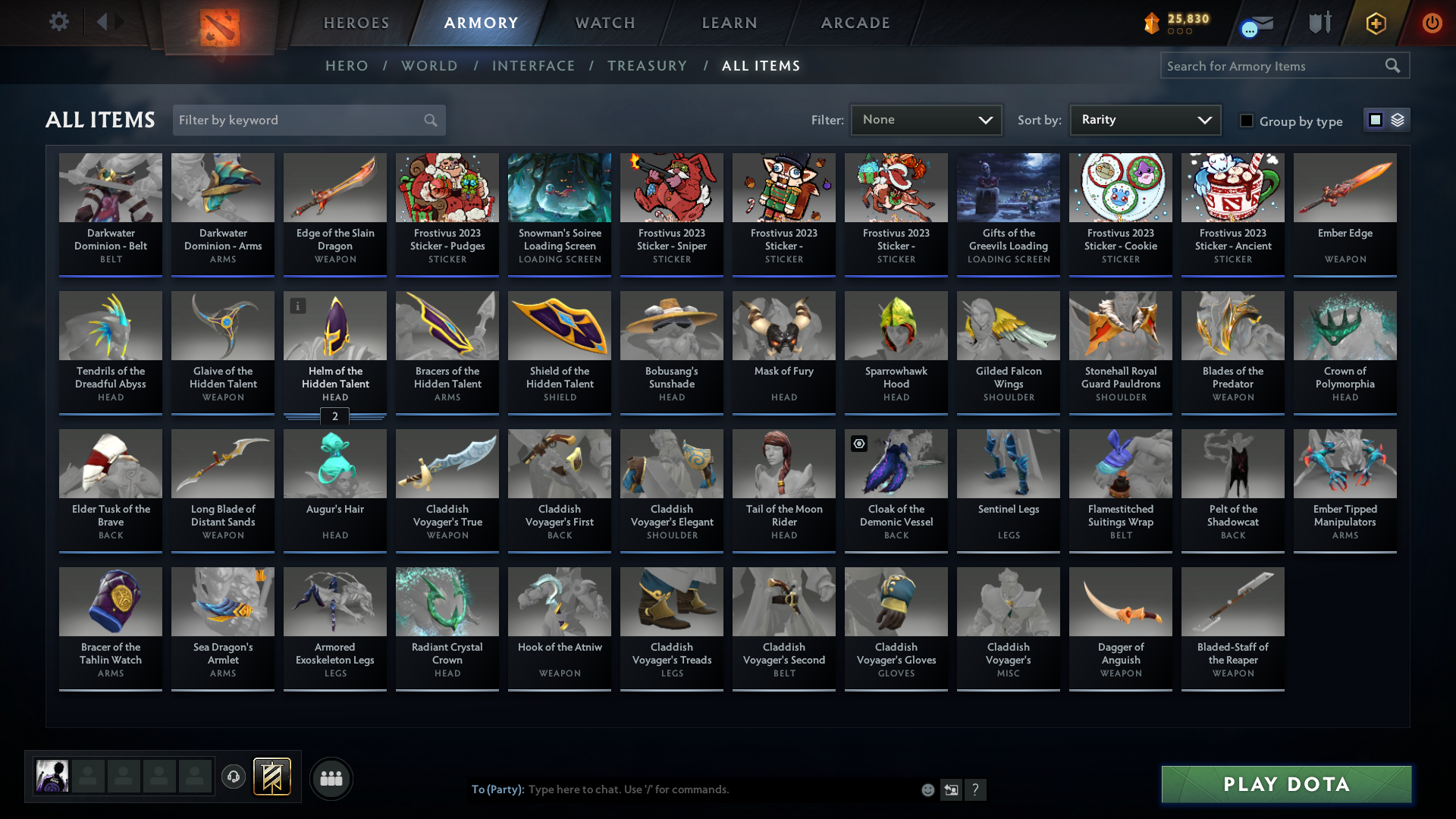Toggle the grid view square icon
1456x819 pixels.
click(1375, 120)
